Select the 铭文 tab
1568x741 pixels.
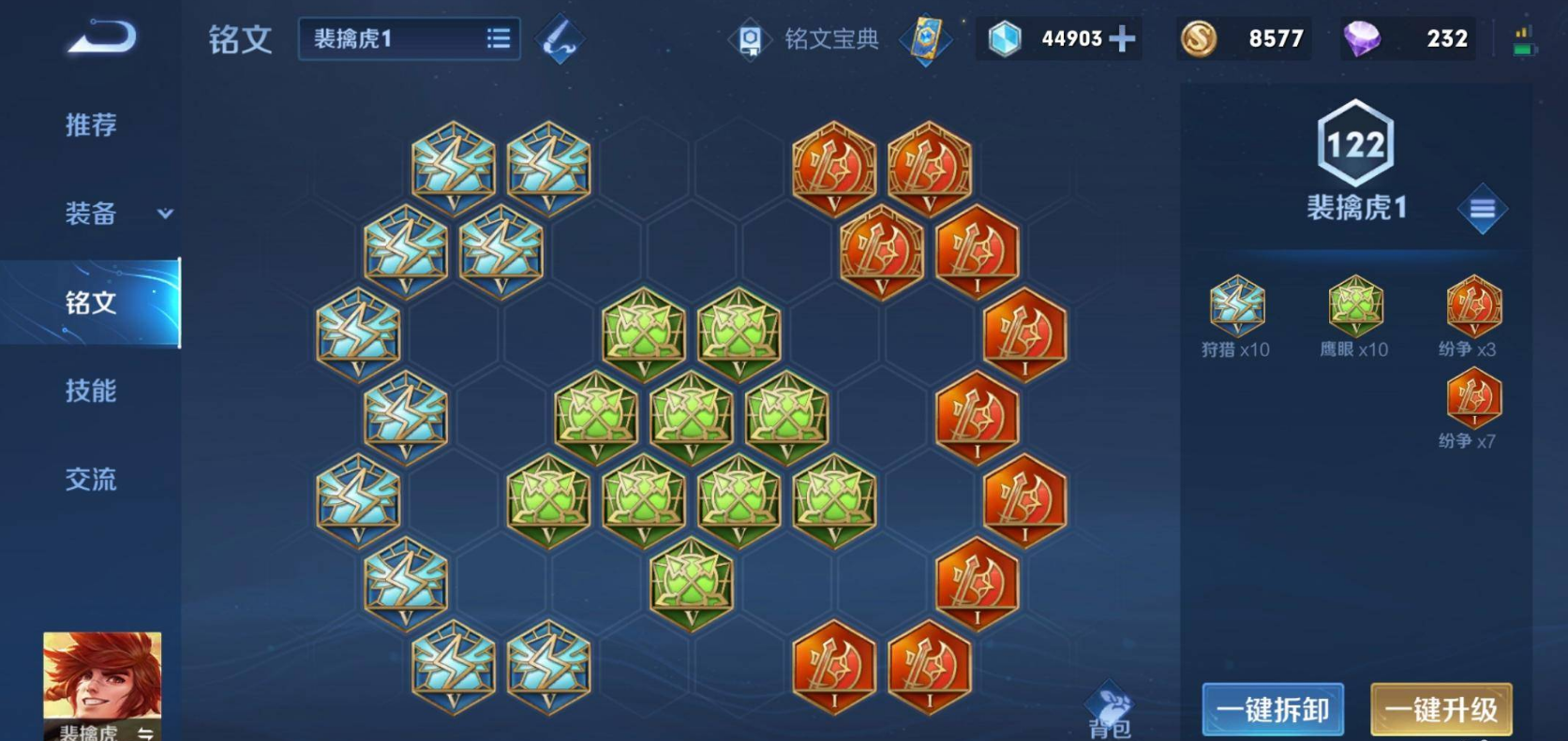[91, 303]
